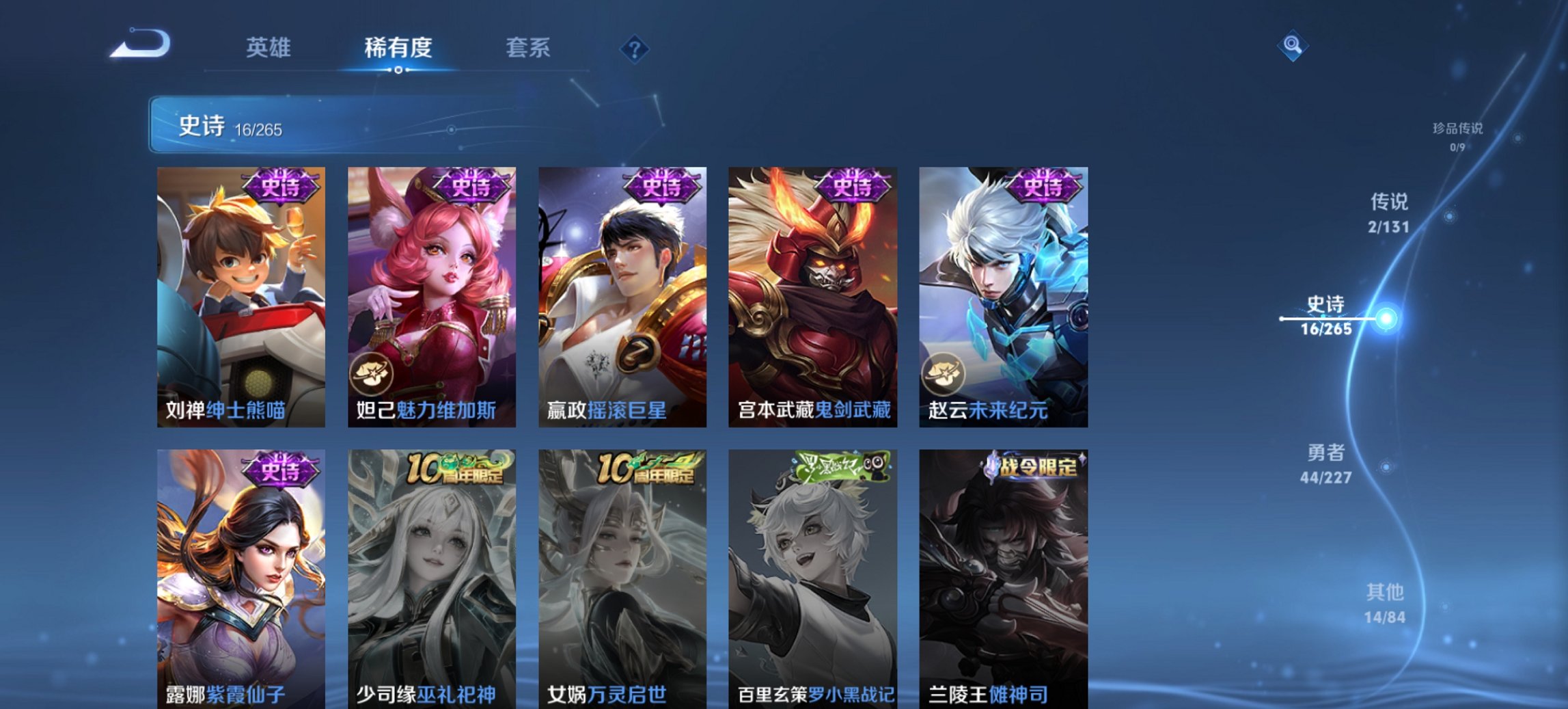
Task: Click the question mark help icon
Action: 635,48
